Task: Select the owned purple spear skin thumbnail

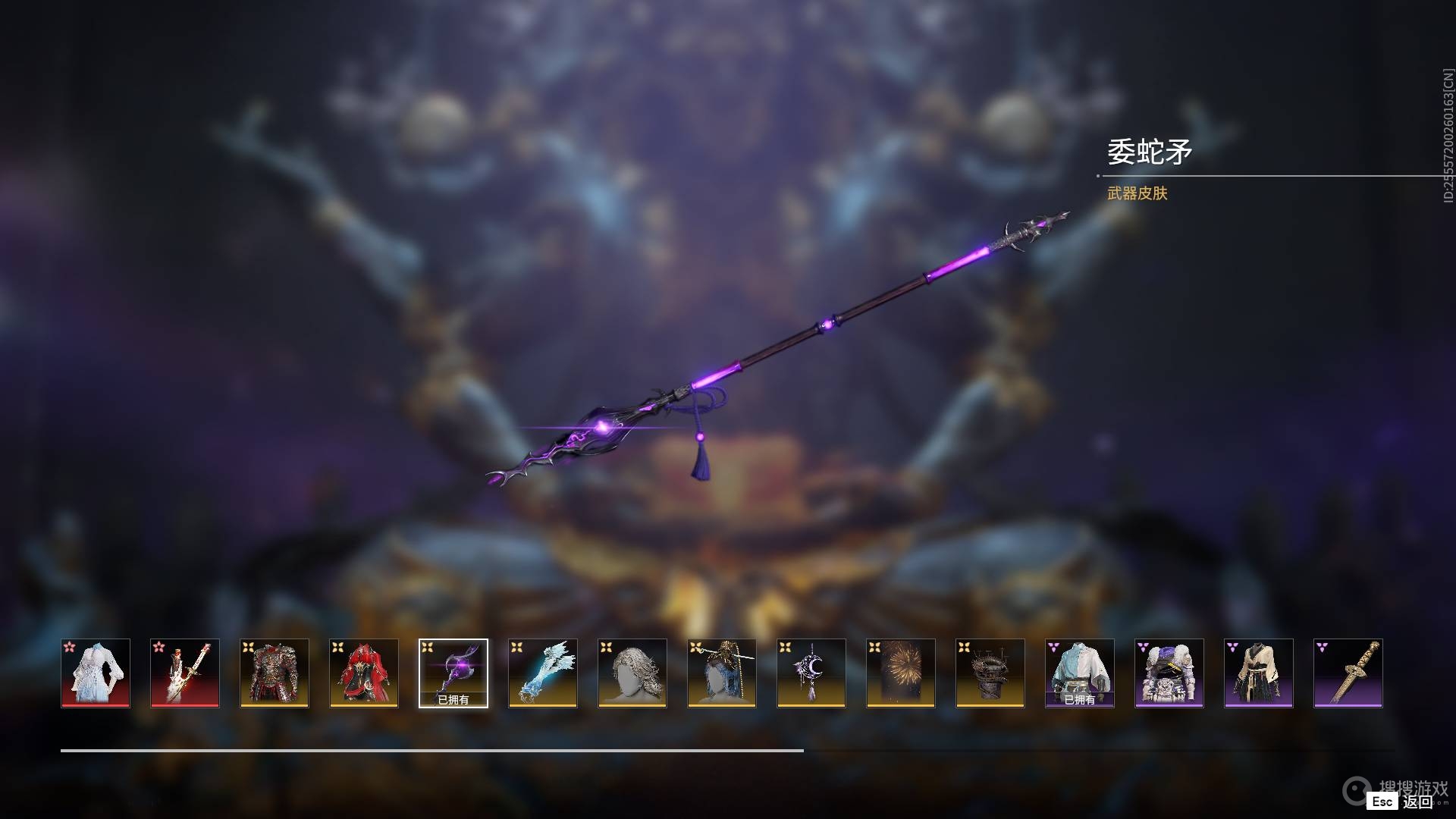Action: [x=453, y=673]
